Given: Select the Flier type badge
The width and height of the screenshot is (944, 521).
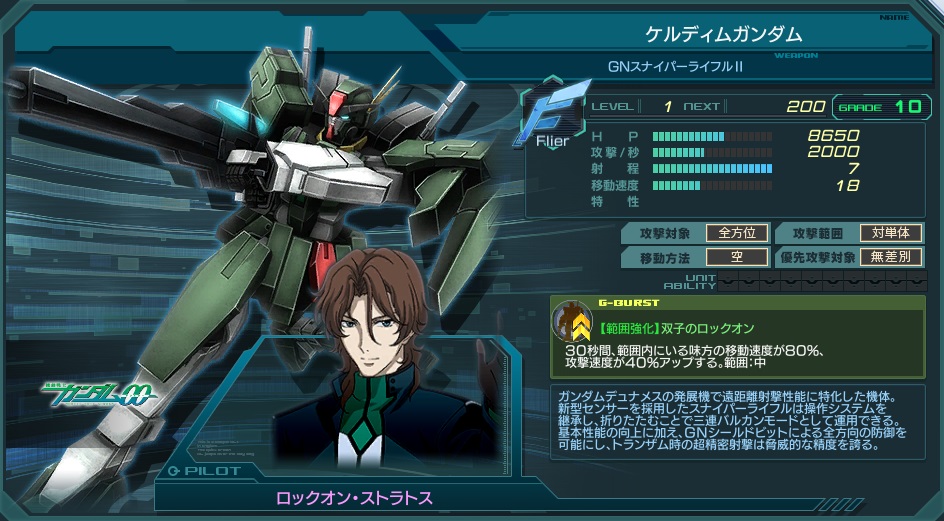Looking at the screenshot, I should [x=552, y=117].
